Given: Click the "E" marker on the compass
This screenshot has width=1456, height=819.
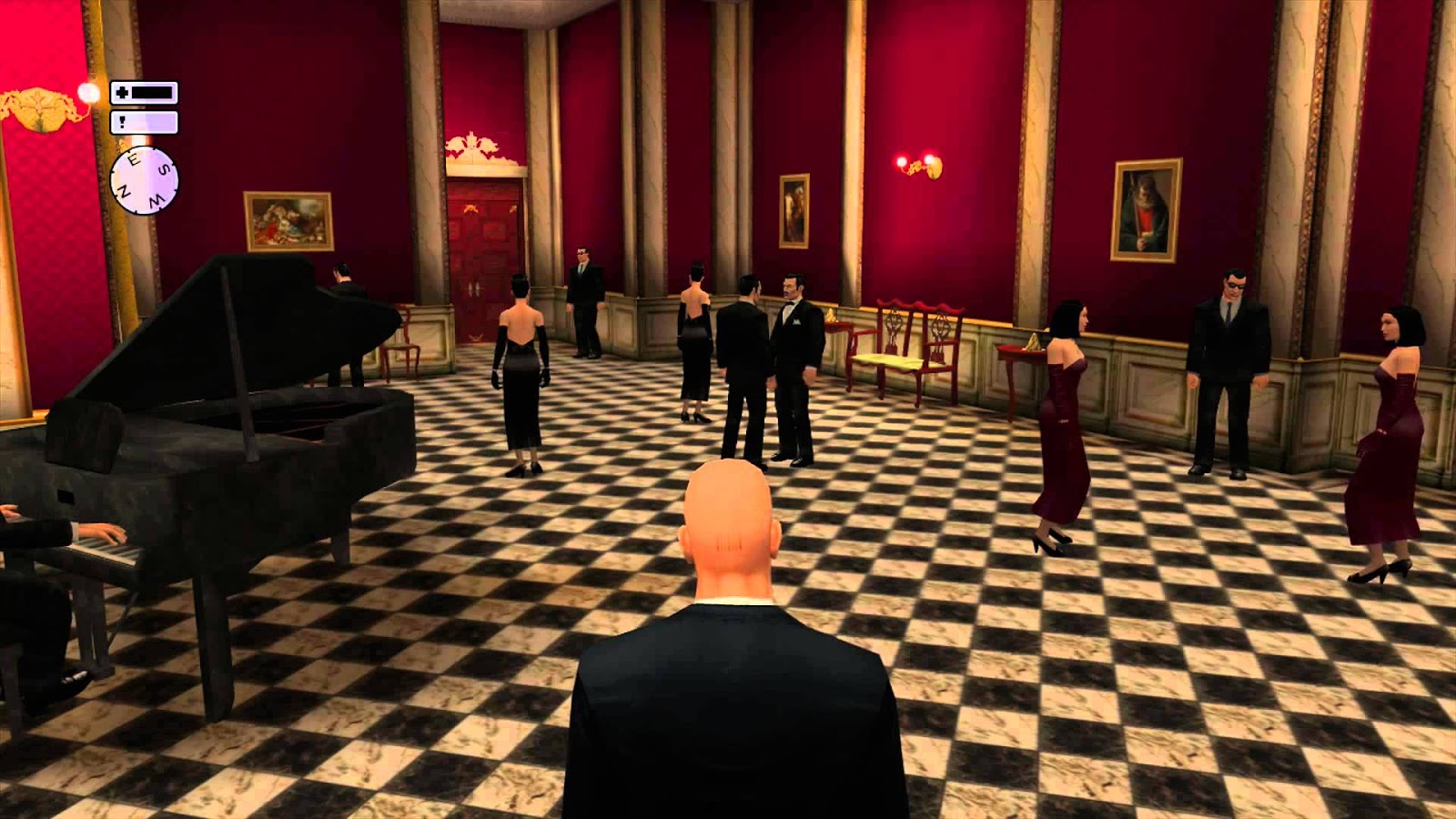Looking at the screenshot, I should pos(134,158).
